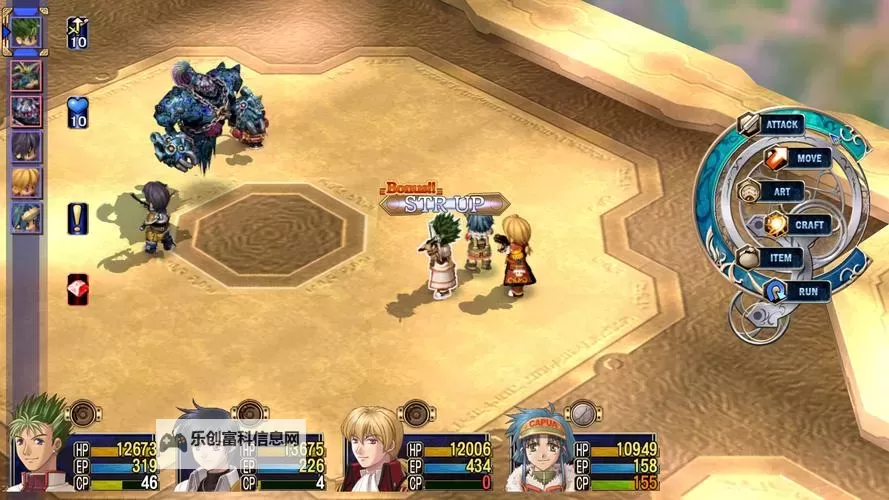Open the ITEM menu

click(781, 258)
